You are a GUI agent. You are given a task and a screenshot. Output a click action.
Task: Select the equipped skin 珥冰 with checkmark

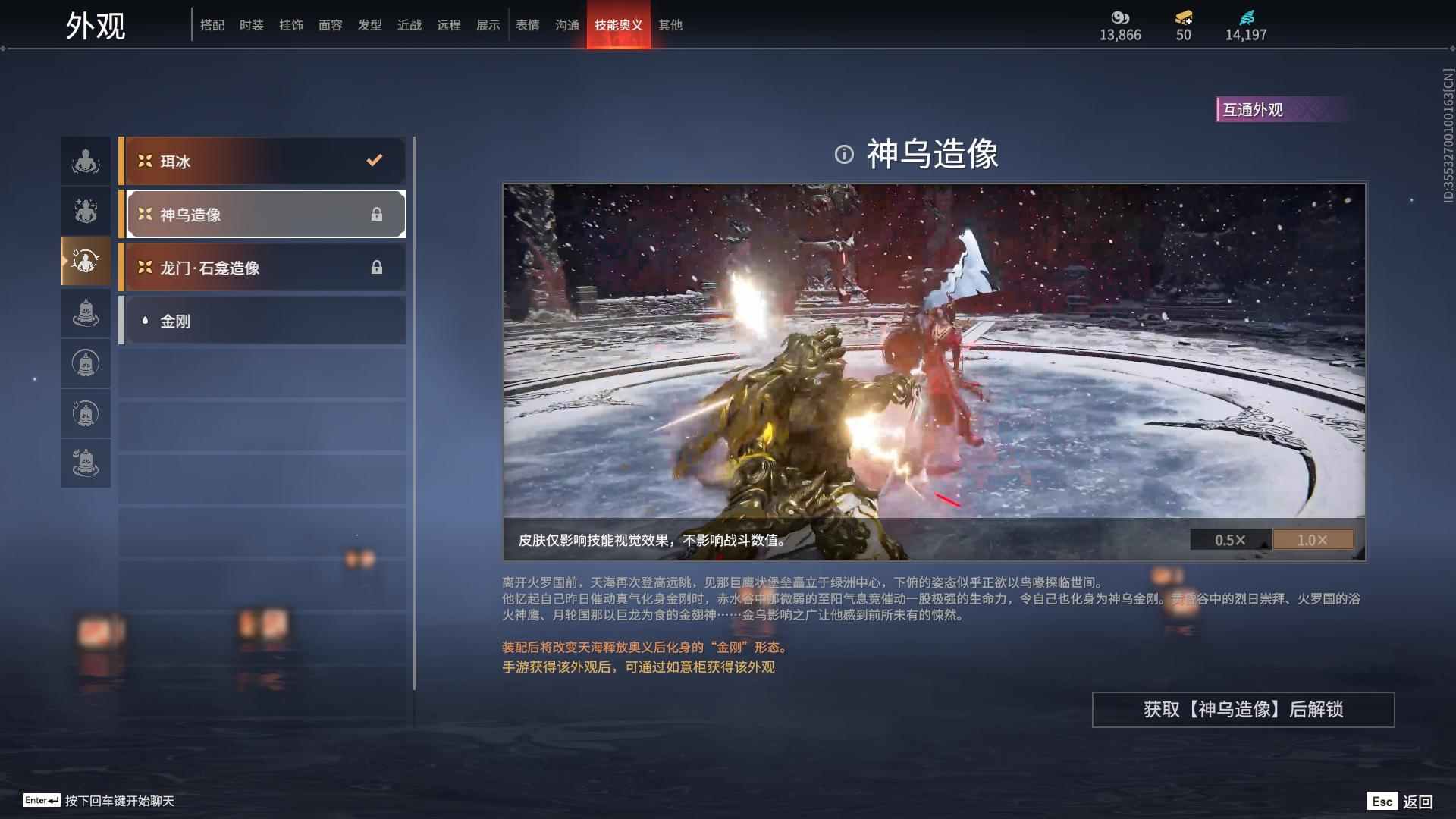point(262,161)
